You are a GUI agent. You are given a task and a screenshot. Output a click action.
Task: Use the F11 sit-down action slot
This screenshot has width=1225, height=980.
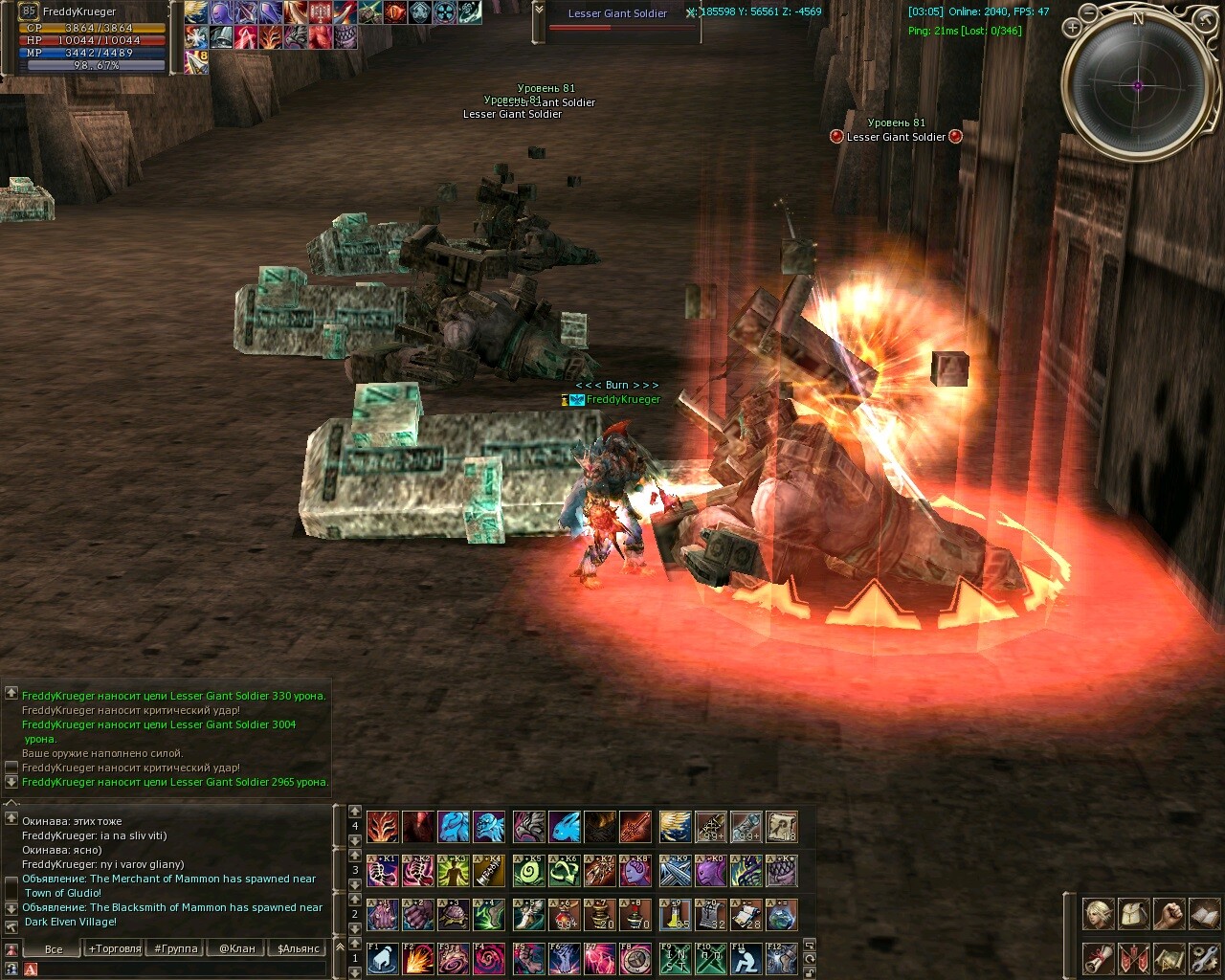click(746, 958)
